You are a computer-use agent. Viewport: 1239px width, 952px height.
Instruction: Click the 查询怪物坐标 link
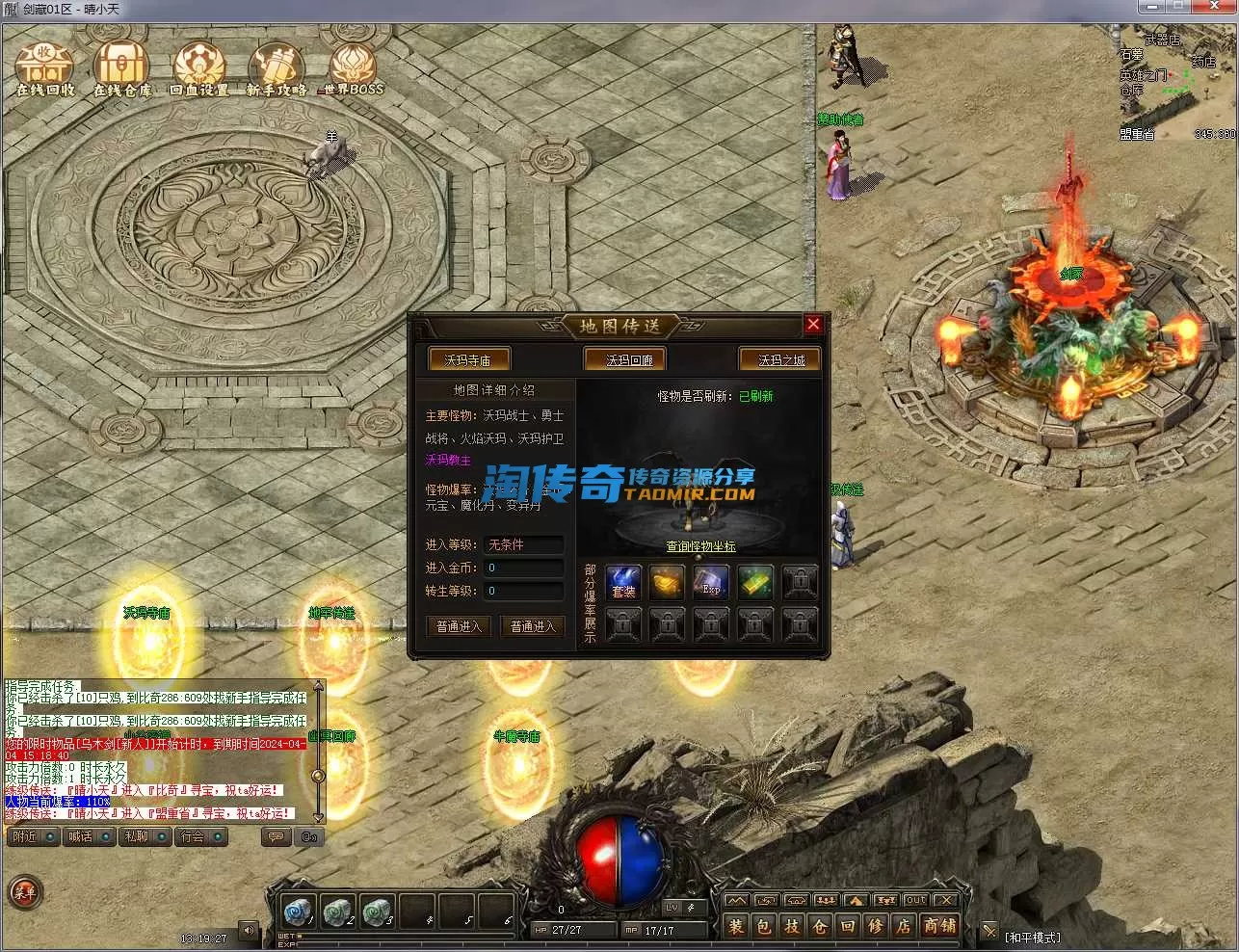(x=700, y=546)
